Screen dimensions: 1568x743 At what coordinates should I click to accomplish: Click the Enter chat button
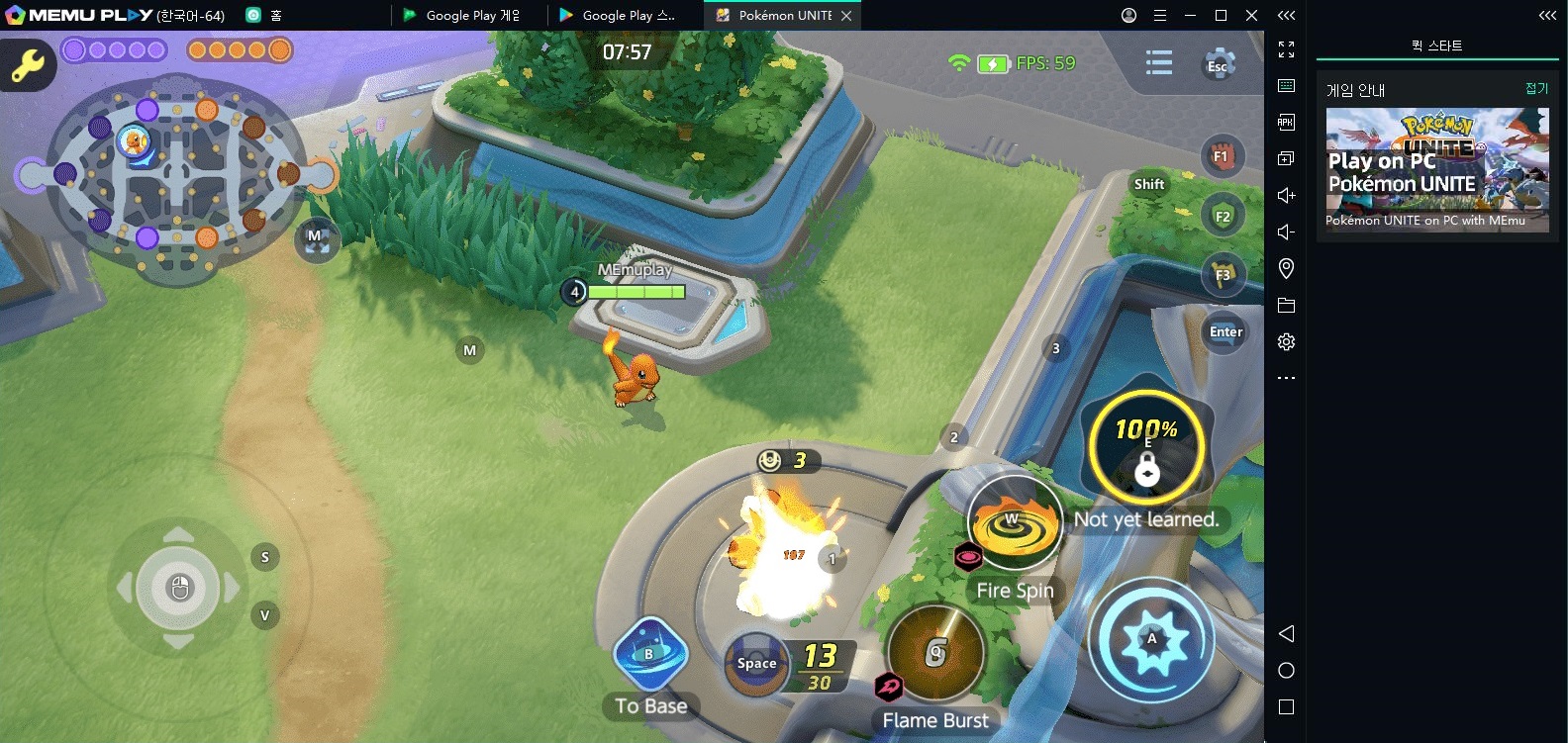point(1225,332)
